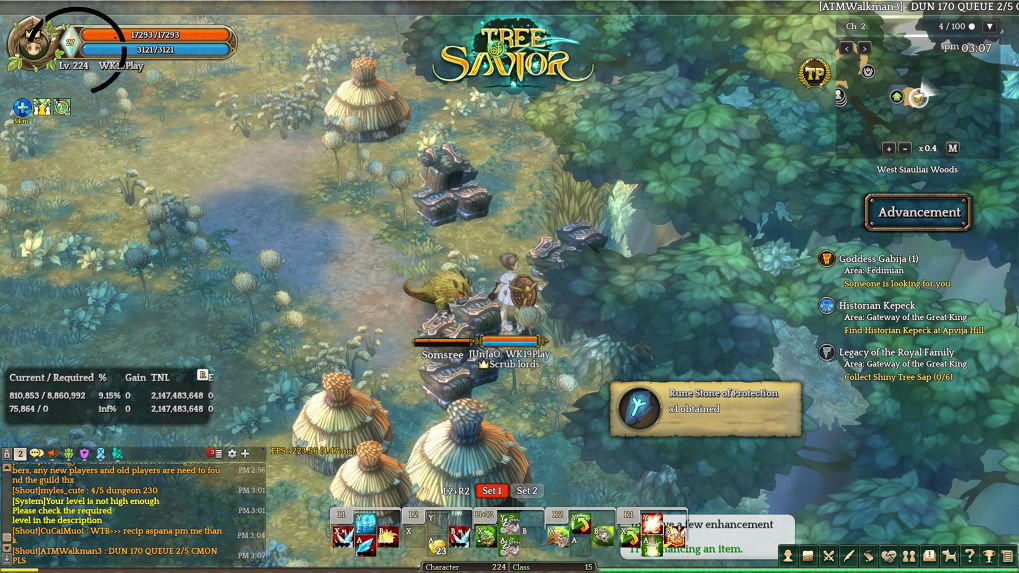The height and width of the screenshot is (573, 1019).
Task: Toggle the chat lock icon
Action: (x=7, y=454)
